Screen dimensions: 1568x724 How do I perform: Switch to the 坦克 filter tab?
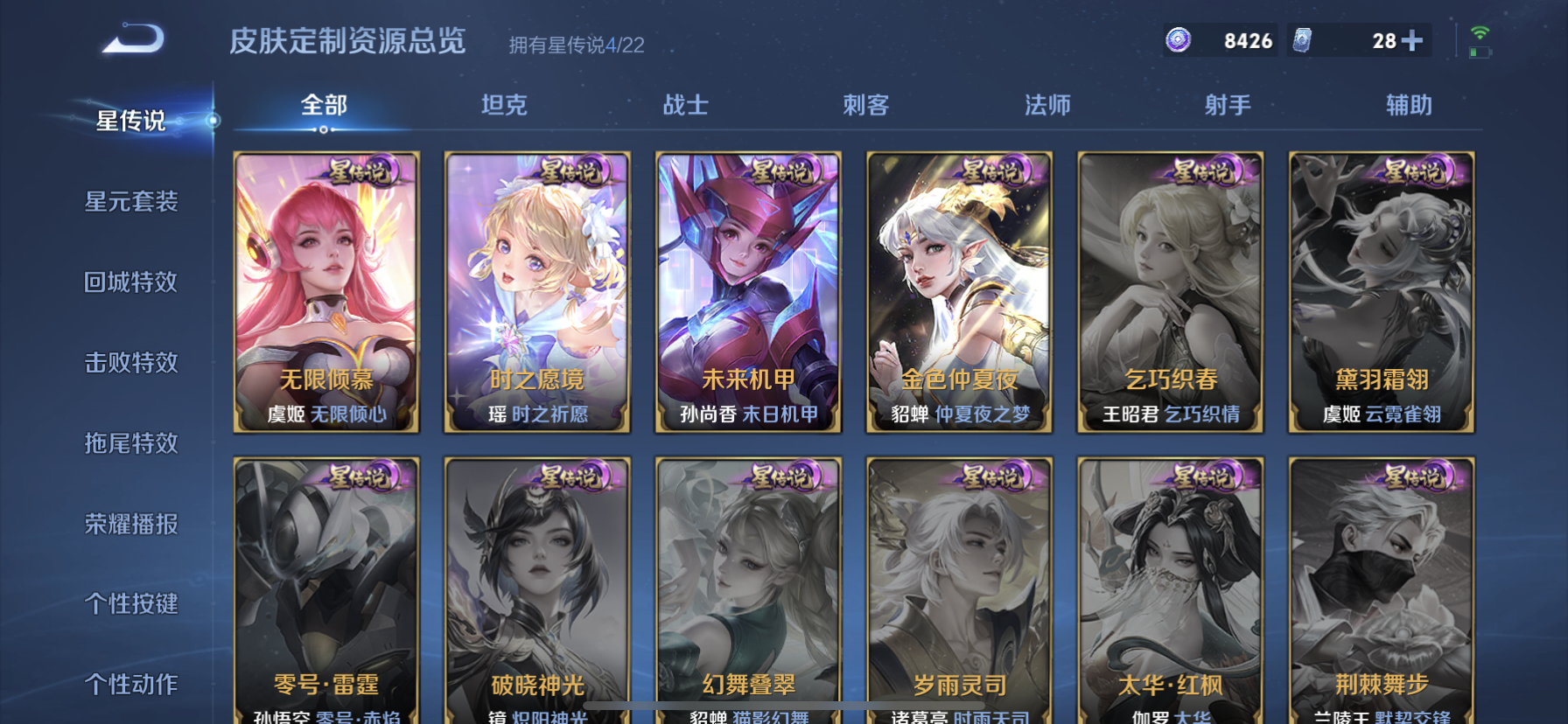click(x=504, y=105)
